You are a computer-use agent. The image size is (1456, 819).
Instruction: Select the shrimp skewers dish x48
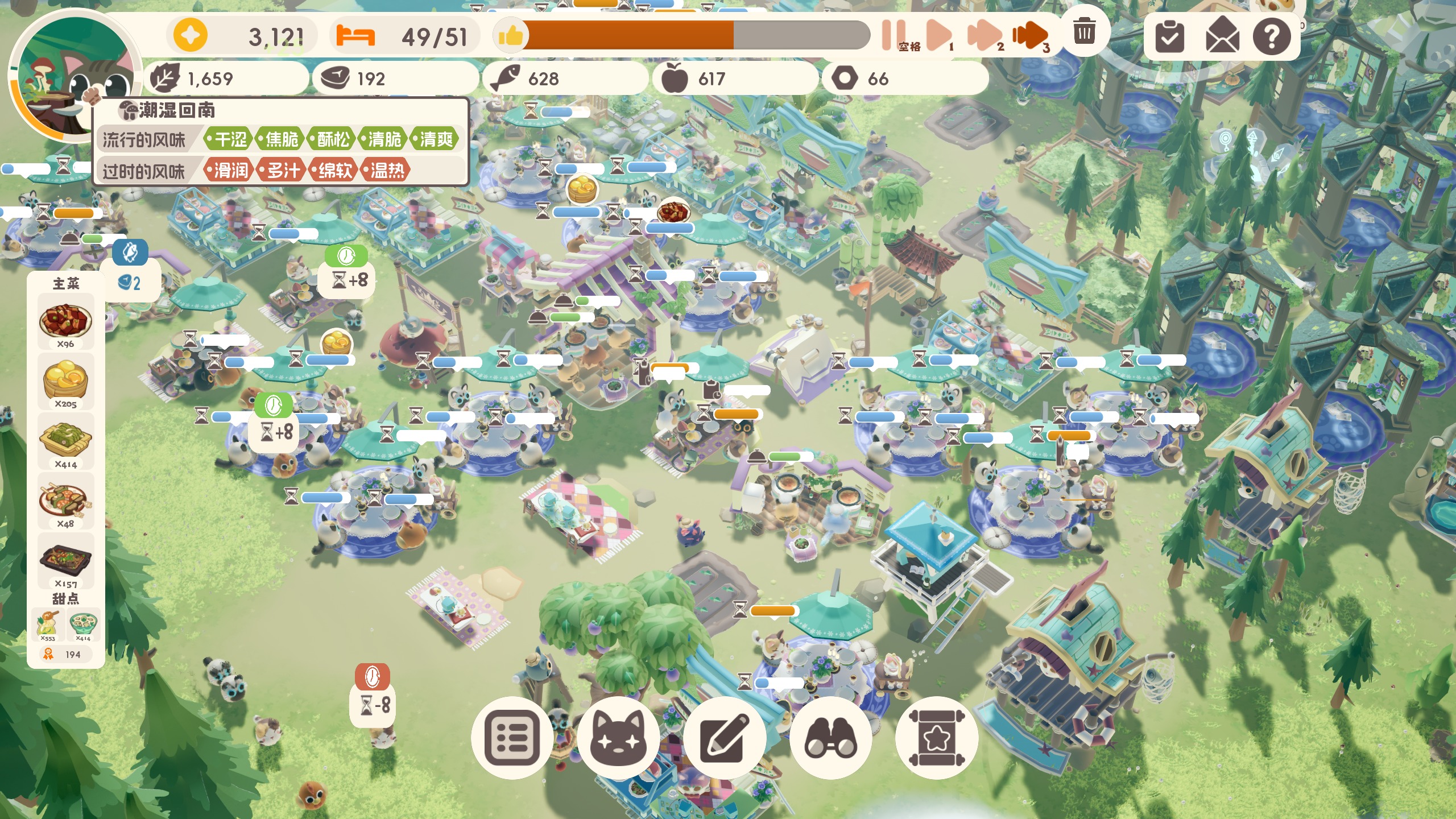[65, 501]
